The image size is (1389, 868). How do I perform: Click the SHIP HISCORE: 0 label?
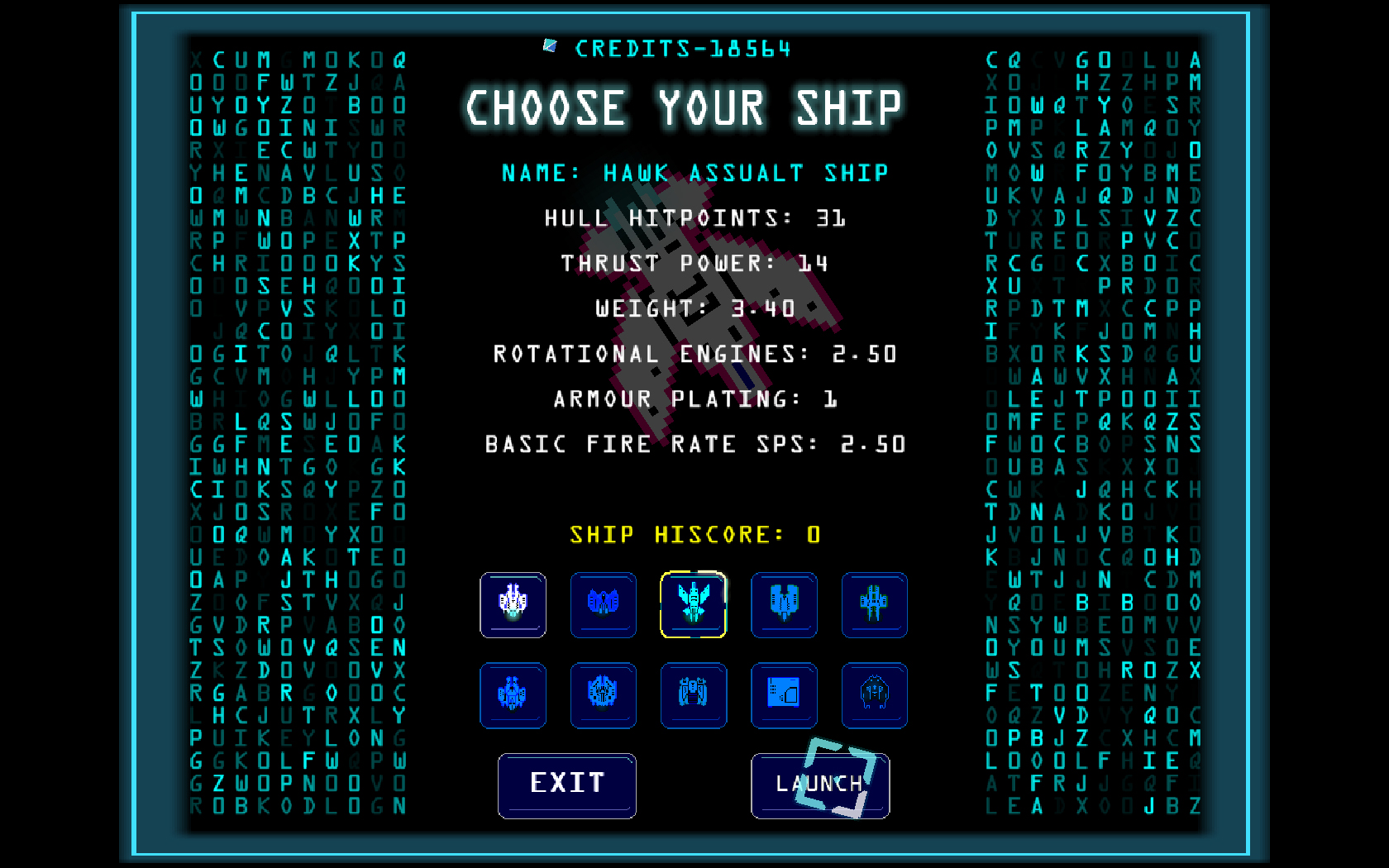[694, 535]
